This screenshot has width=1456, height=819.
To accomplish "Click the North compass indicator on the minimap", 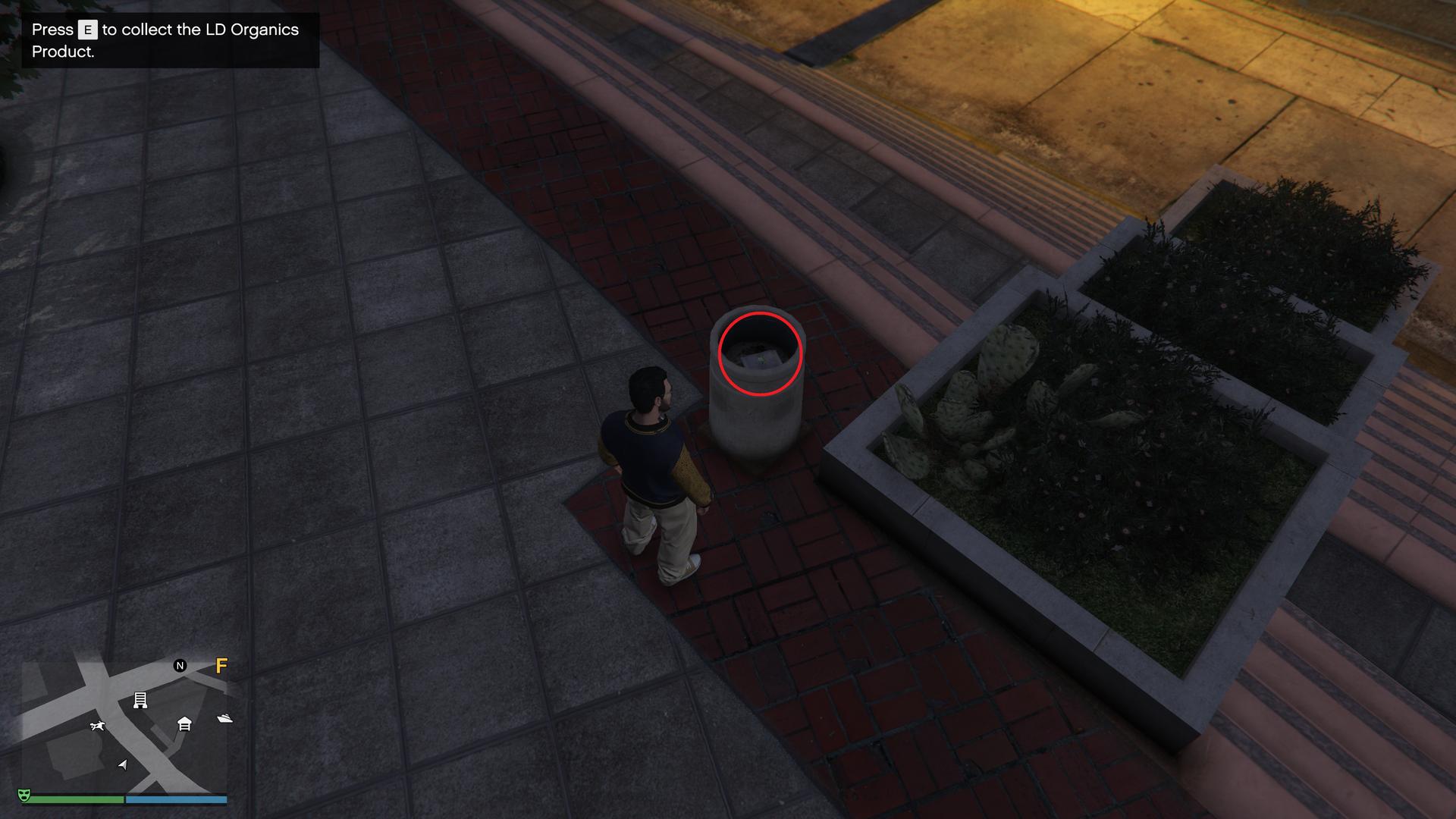I will tap(180, 666).
